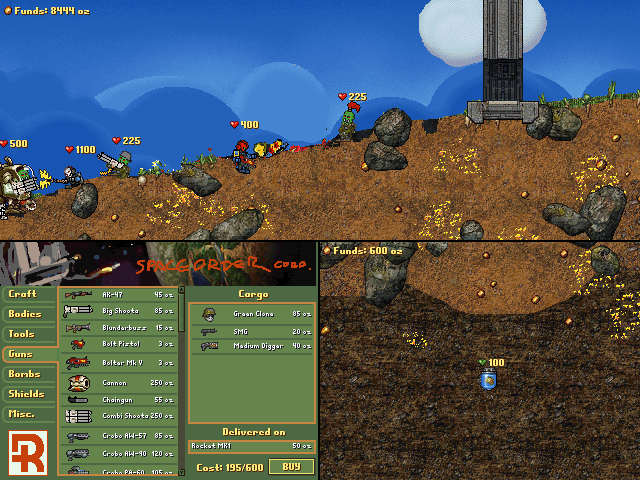Select the Guns tab

[x=22, y=354]
